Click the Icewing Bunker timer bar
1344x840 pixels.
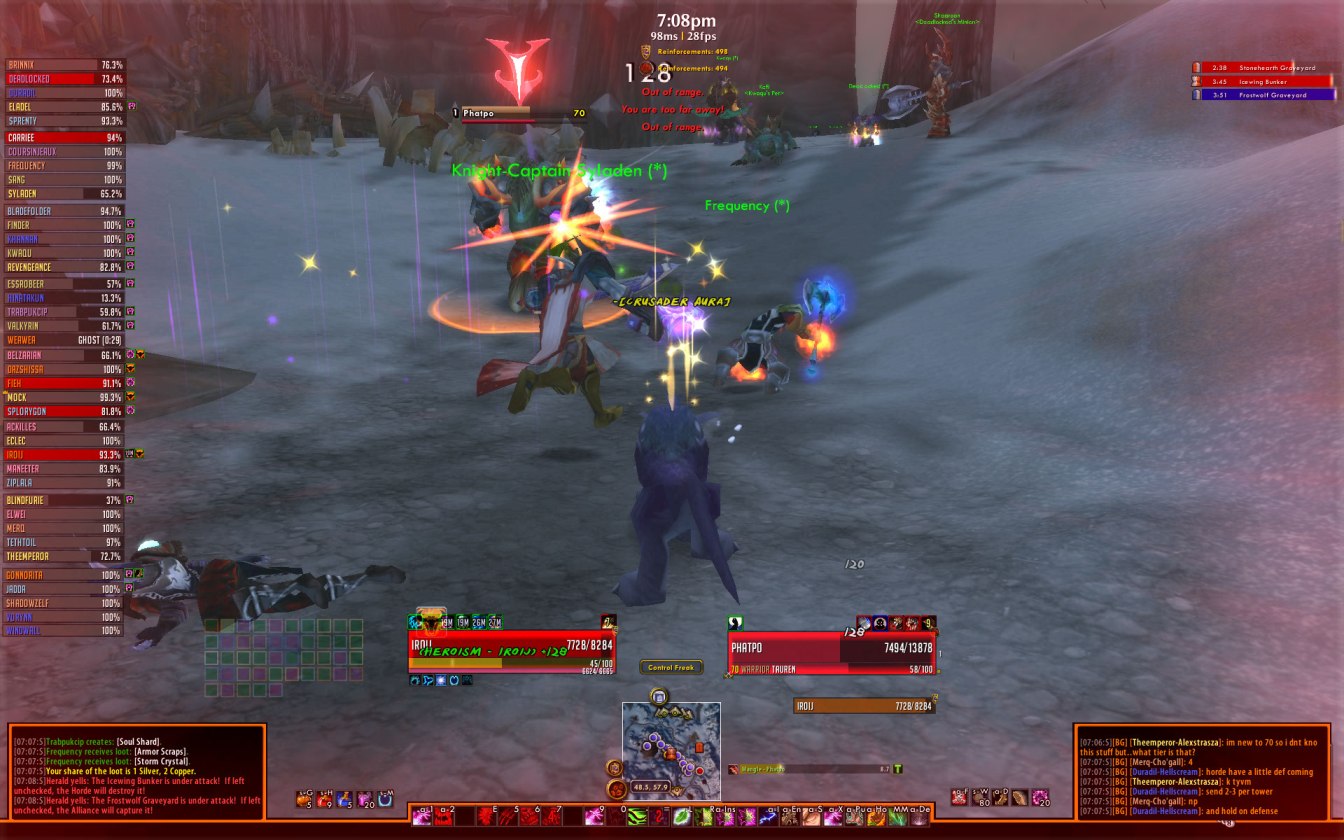click(x=1264, y=81)
